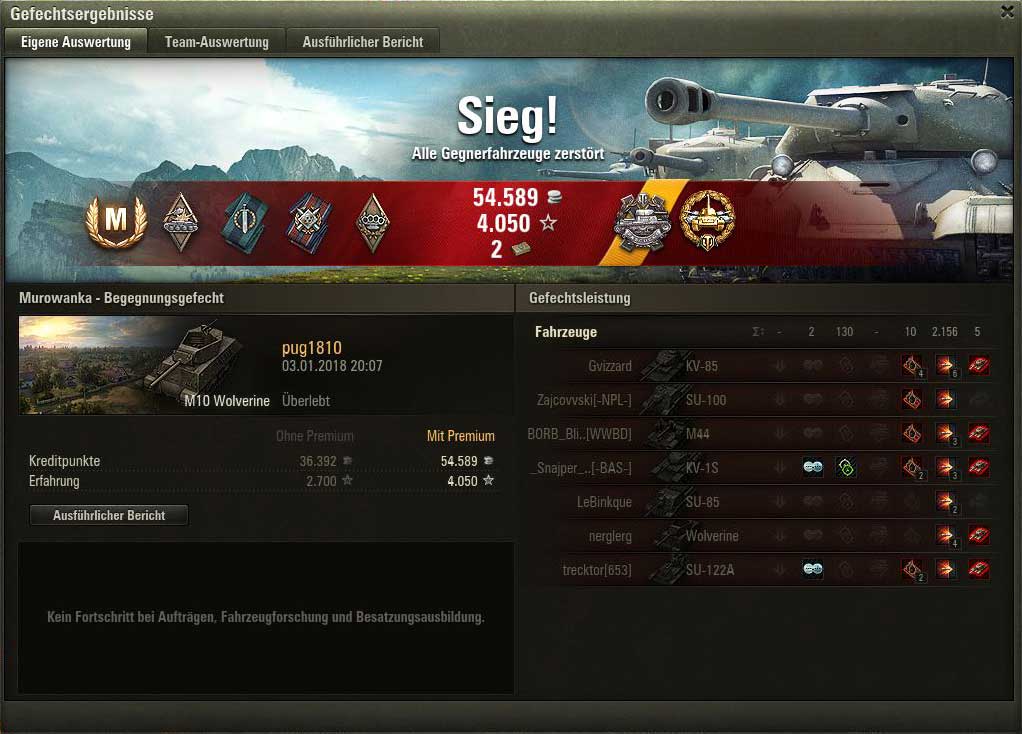Image resolution: width=1022 pixels, height=734 pixels.
Task: Open the Ausführlicher Bericht tab
Action: 363,42
